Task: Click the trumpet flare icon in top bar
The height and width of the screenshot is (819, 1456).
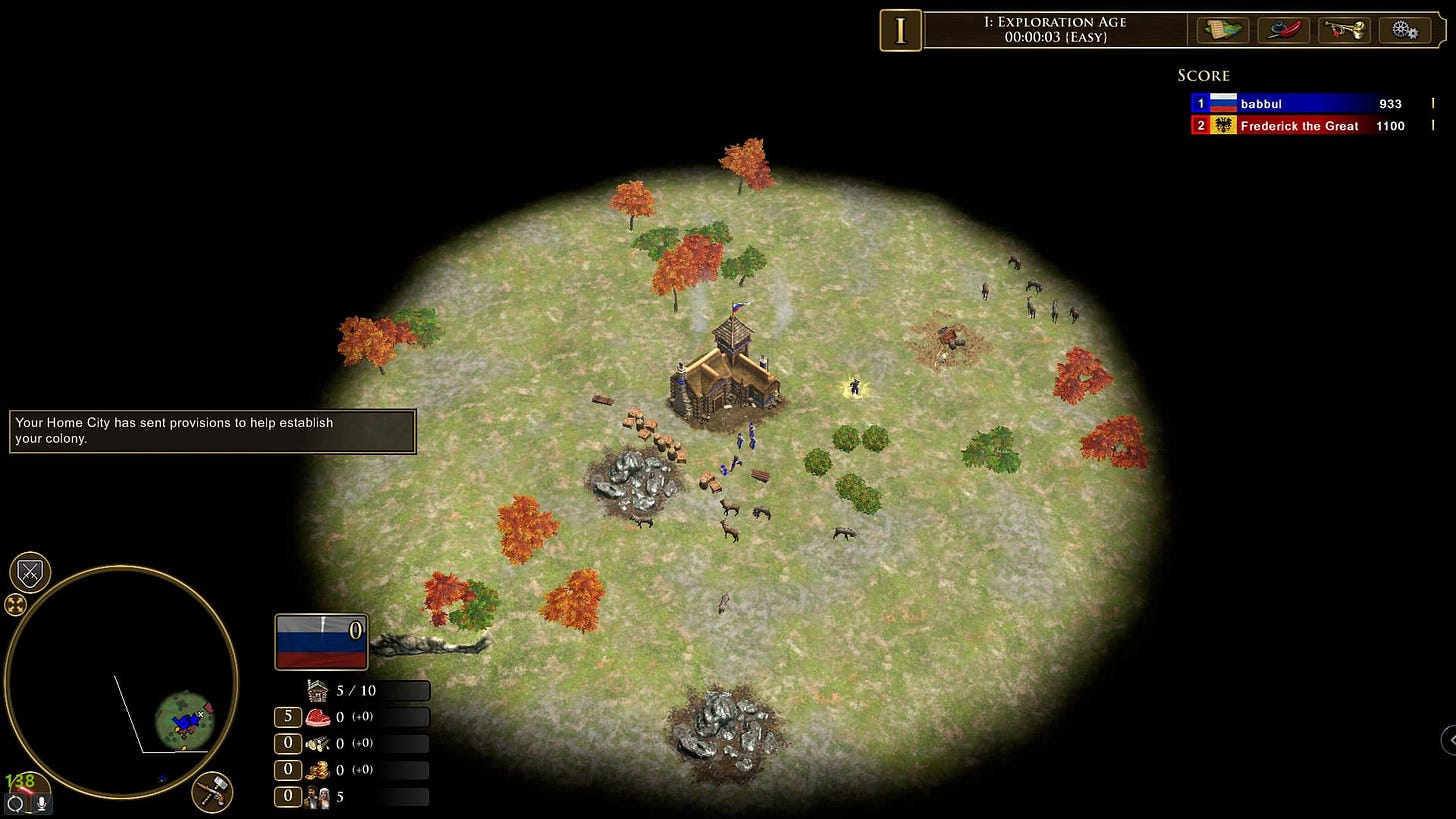Action: (x=1344, y=30)
